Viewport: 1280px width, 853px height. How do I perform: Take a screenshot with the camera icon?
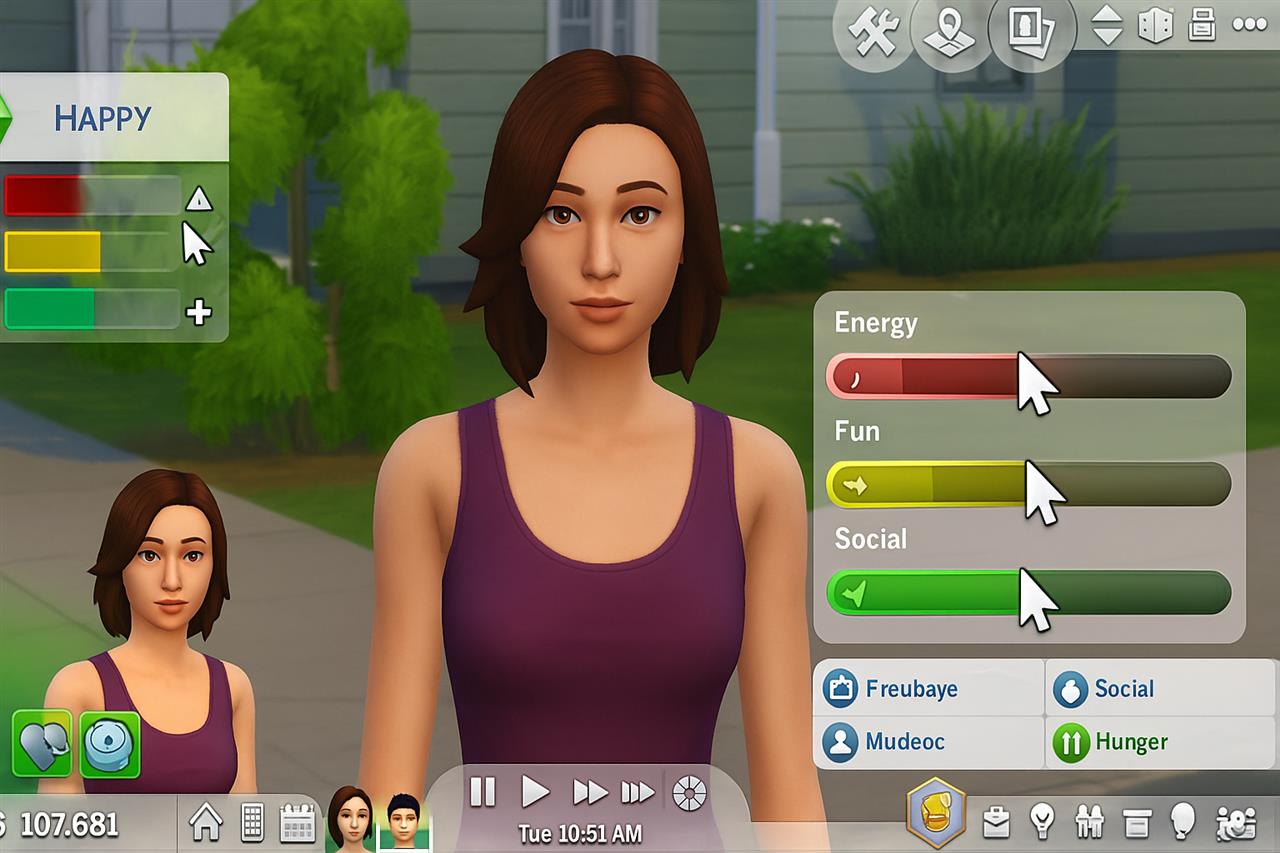pyautogui.click(x=1030, y=30)
